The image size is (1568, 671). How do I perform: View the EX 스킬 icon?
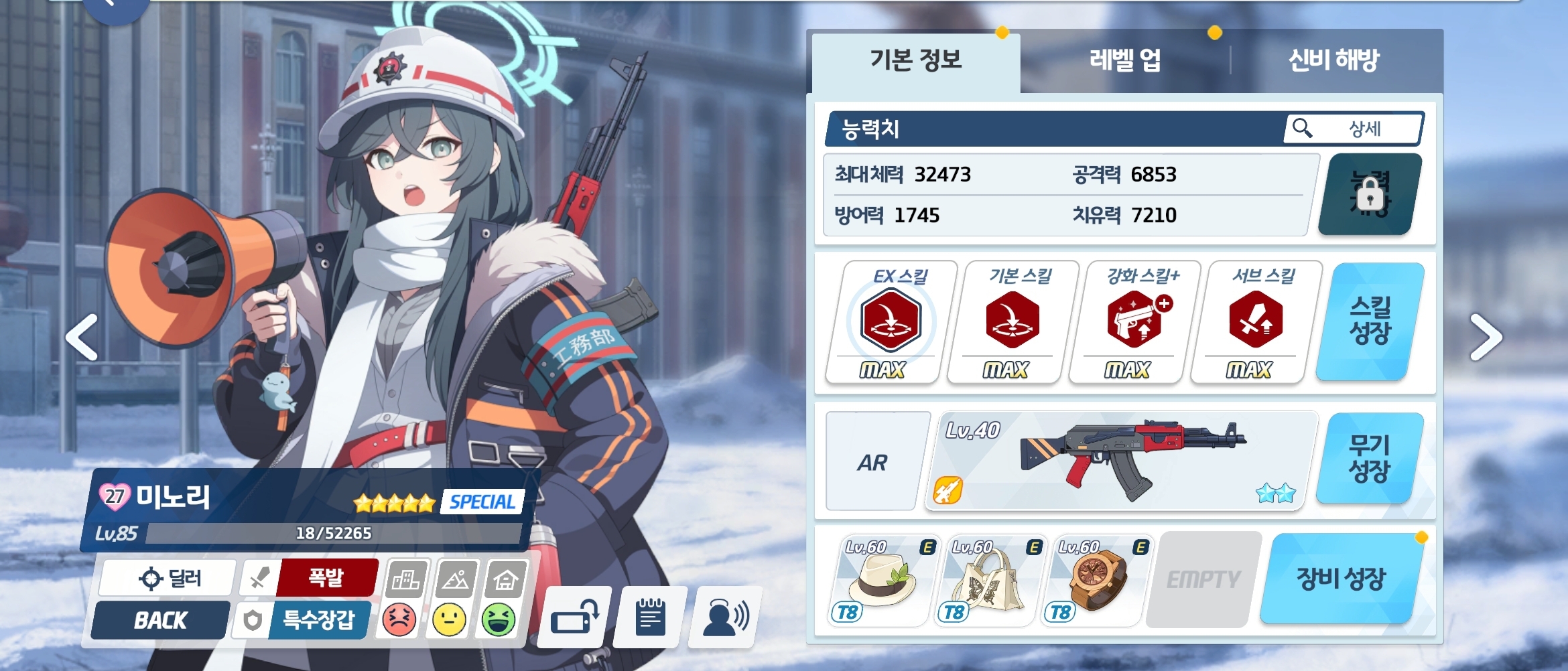[x=890, y=321]
